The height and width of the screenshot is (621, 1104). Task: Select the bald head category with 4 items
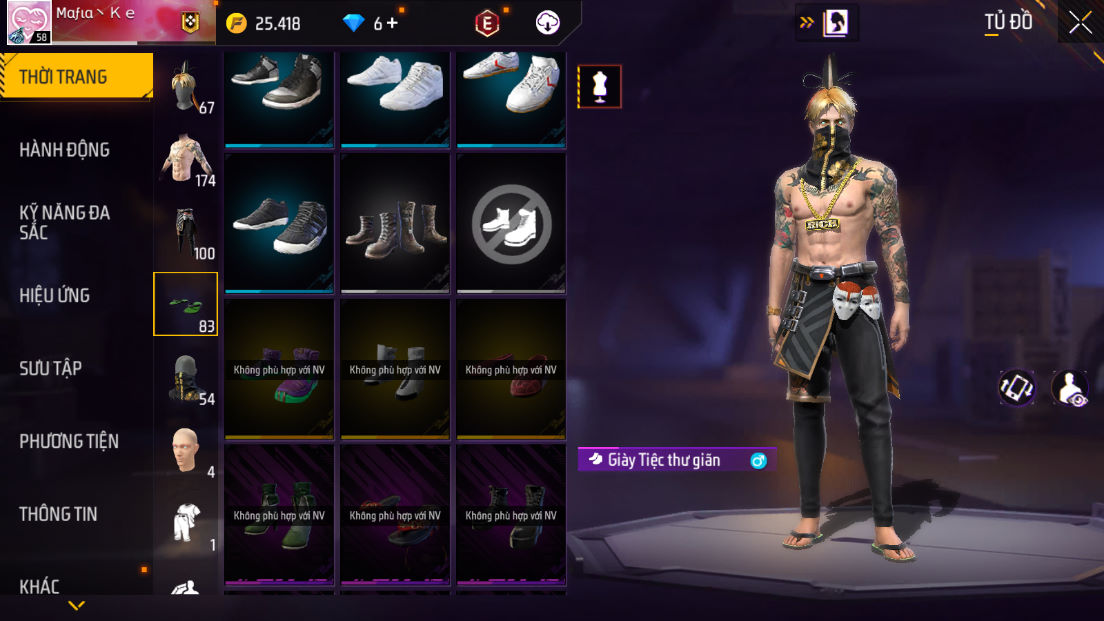tap(186, 450)
